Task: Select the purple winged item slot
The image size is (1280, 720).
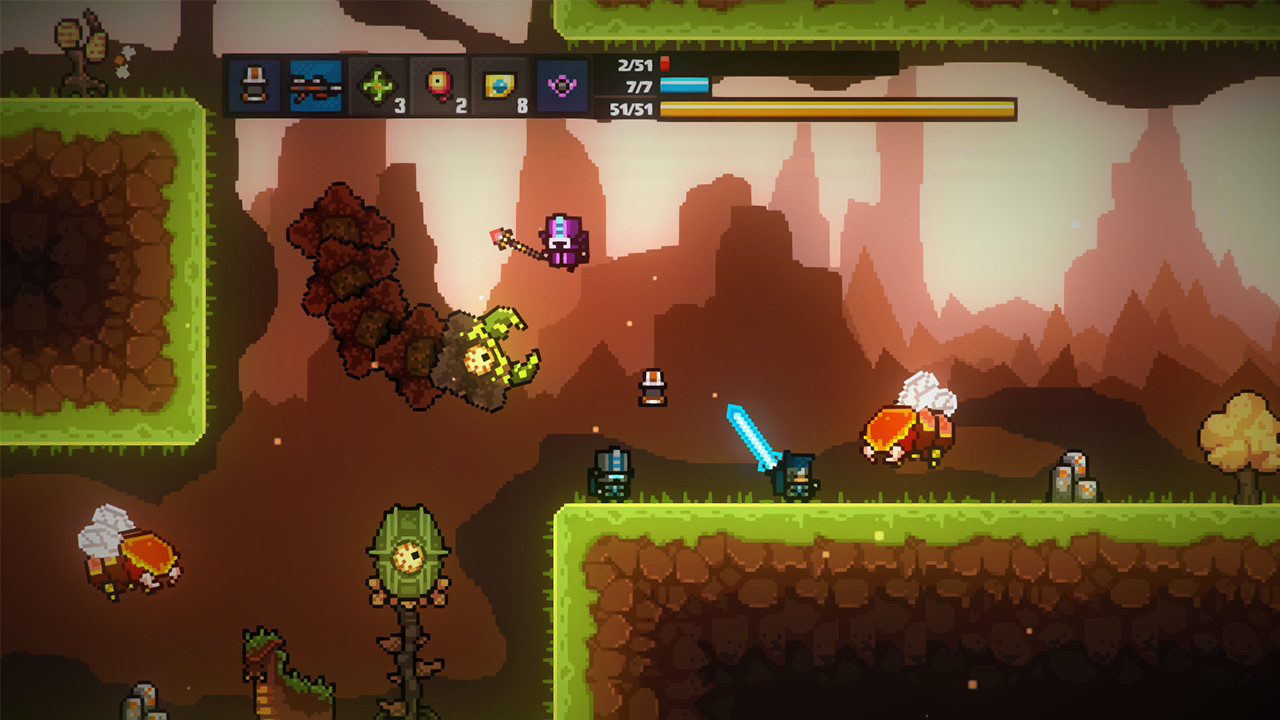Action: (560, 86)
